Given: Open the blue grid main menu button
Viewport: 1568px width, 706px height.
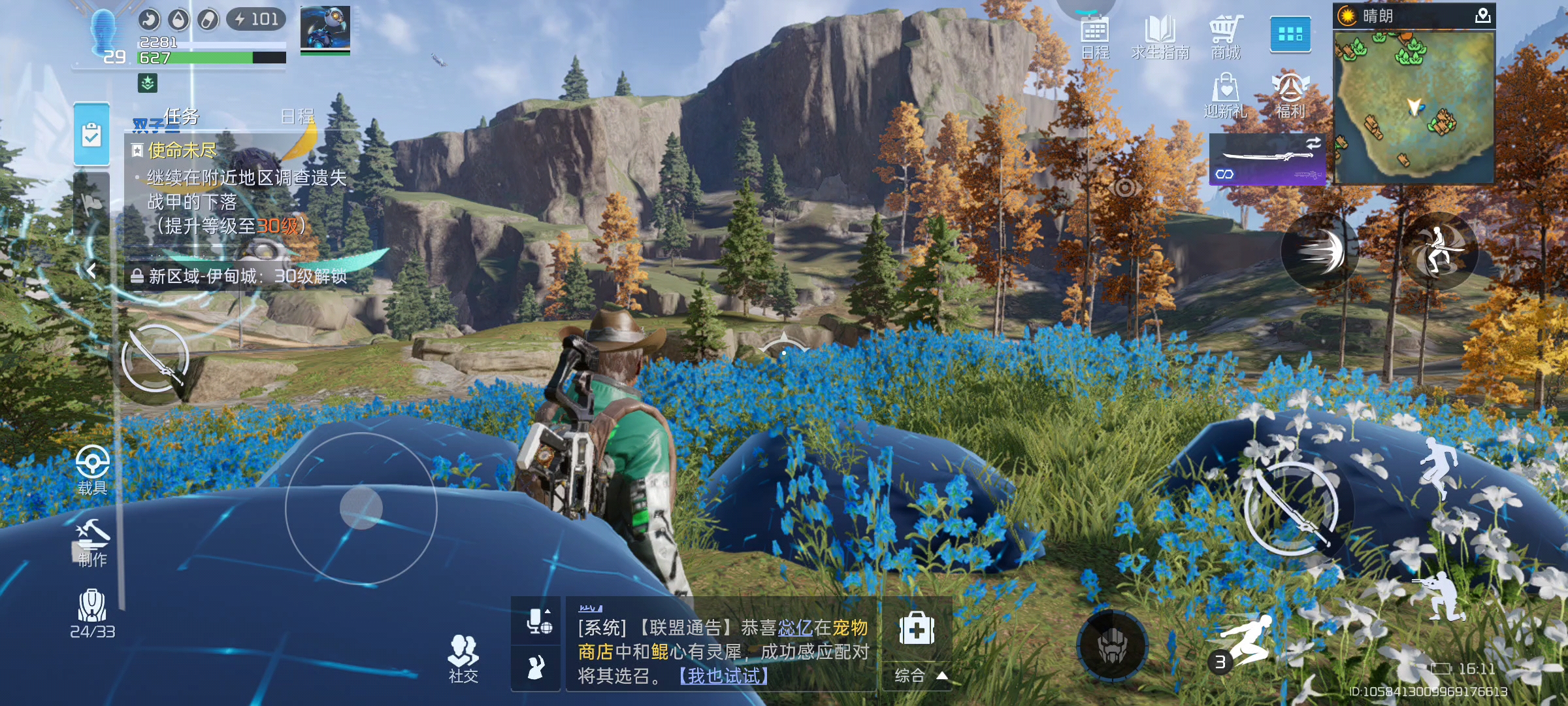Looking at the screenshot, I should click(x=1290, y=34).
